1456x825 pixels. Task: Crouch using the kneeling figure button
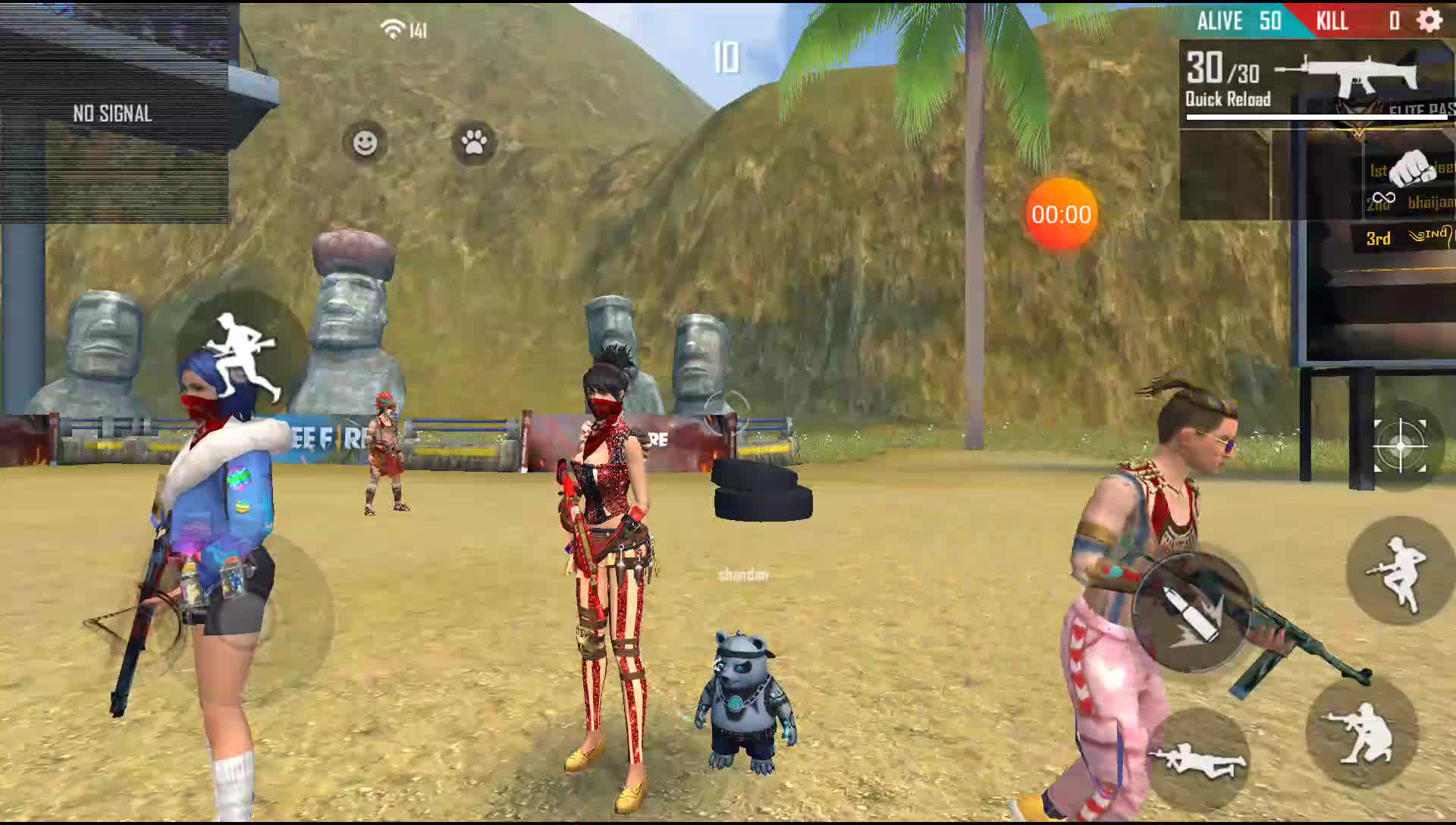pyautogui.click(x=1362, y=732)
